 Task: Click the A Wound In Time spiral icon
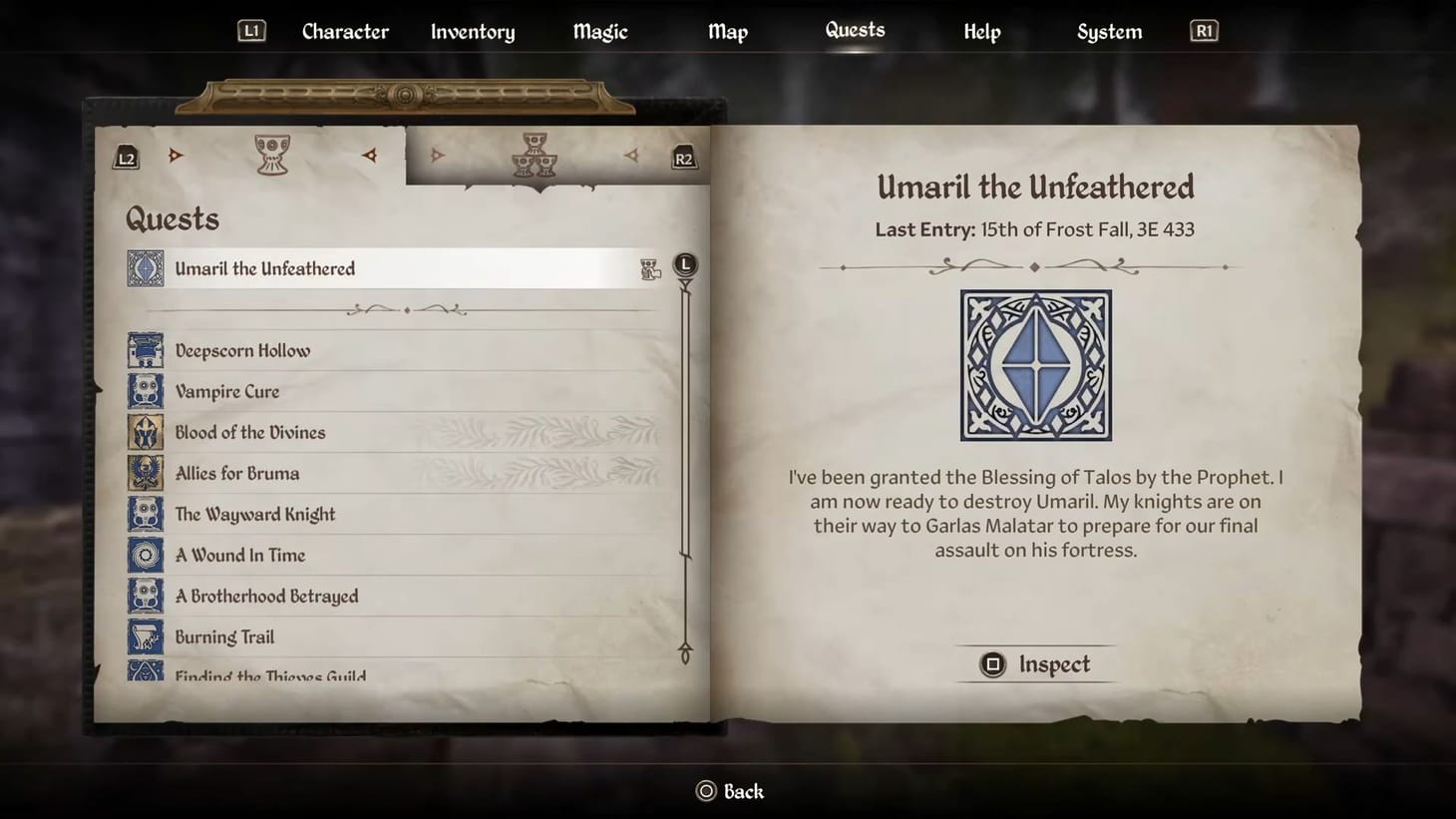[147, 555]
